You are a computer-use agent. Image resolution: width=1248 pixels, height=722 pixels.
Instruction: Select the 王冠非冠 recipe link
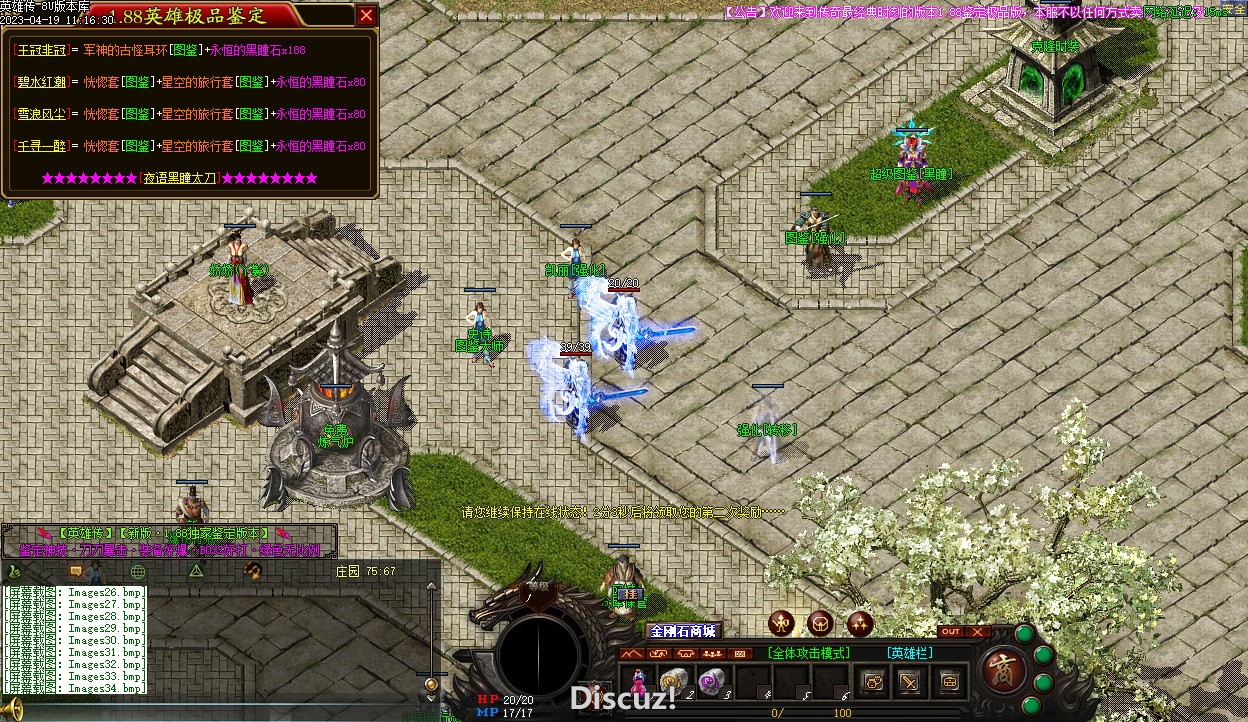[41, 50]
